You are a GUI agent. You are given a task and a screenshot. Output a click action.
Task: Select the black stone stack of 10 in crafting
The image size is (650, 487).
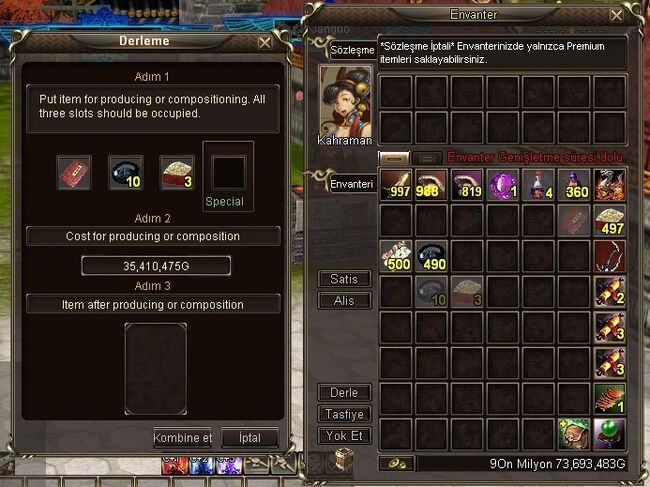pyautogui.click(x=125, y=171)
